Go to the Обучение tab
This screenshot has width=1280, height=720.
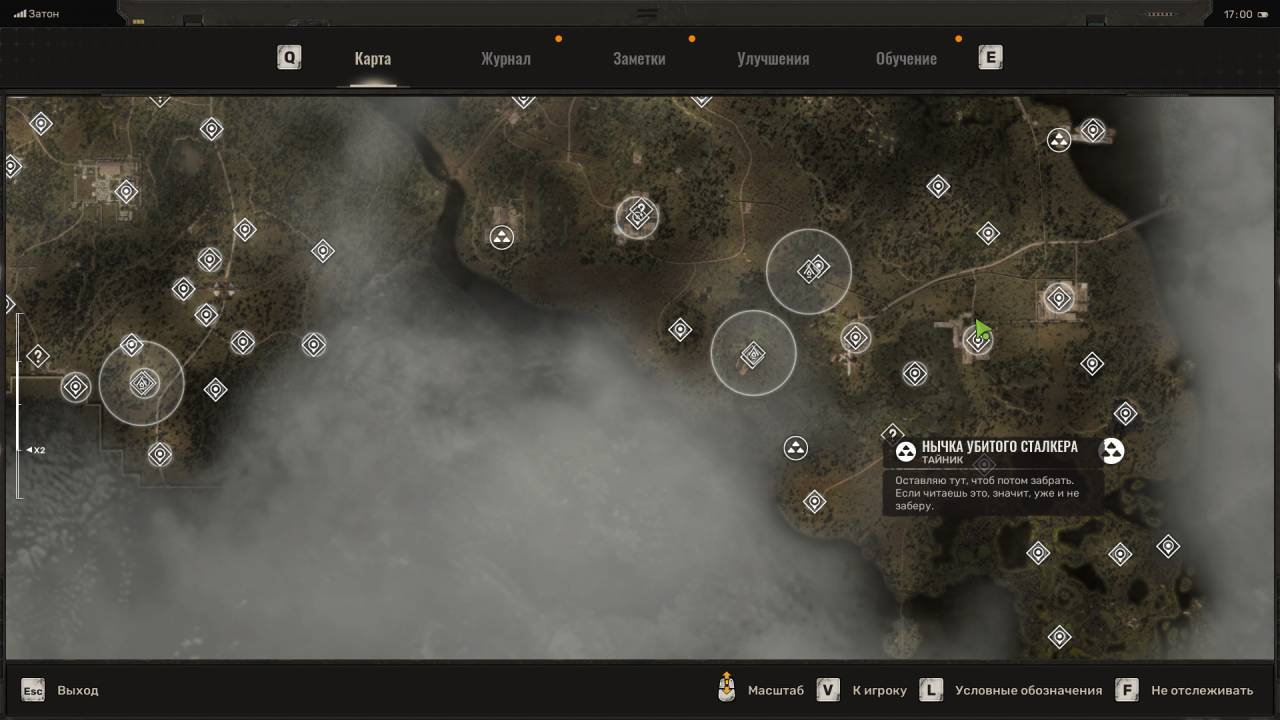(x=906, y=58)
